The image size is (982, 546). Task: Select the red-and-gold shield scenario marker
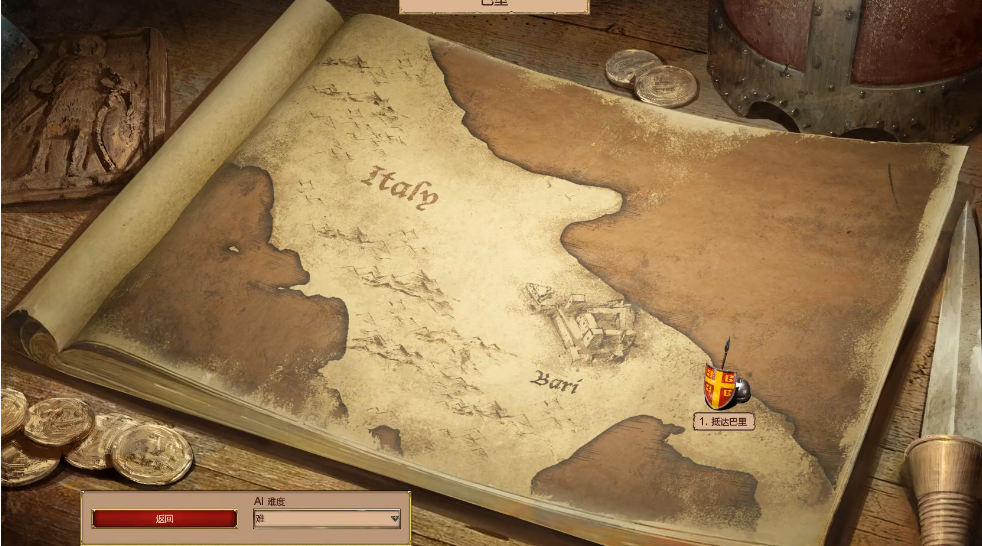tap(721, 386)
